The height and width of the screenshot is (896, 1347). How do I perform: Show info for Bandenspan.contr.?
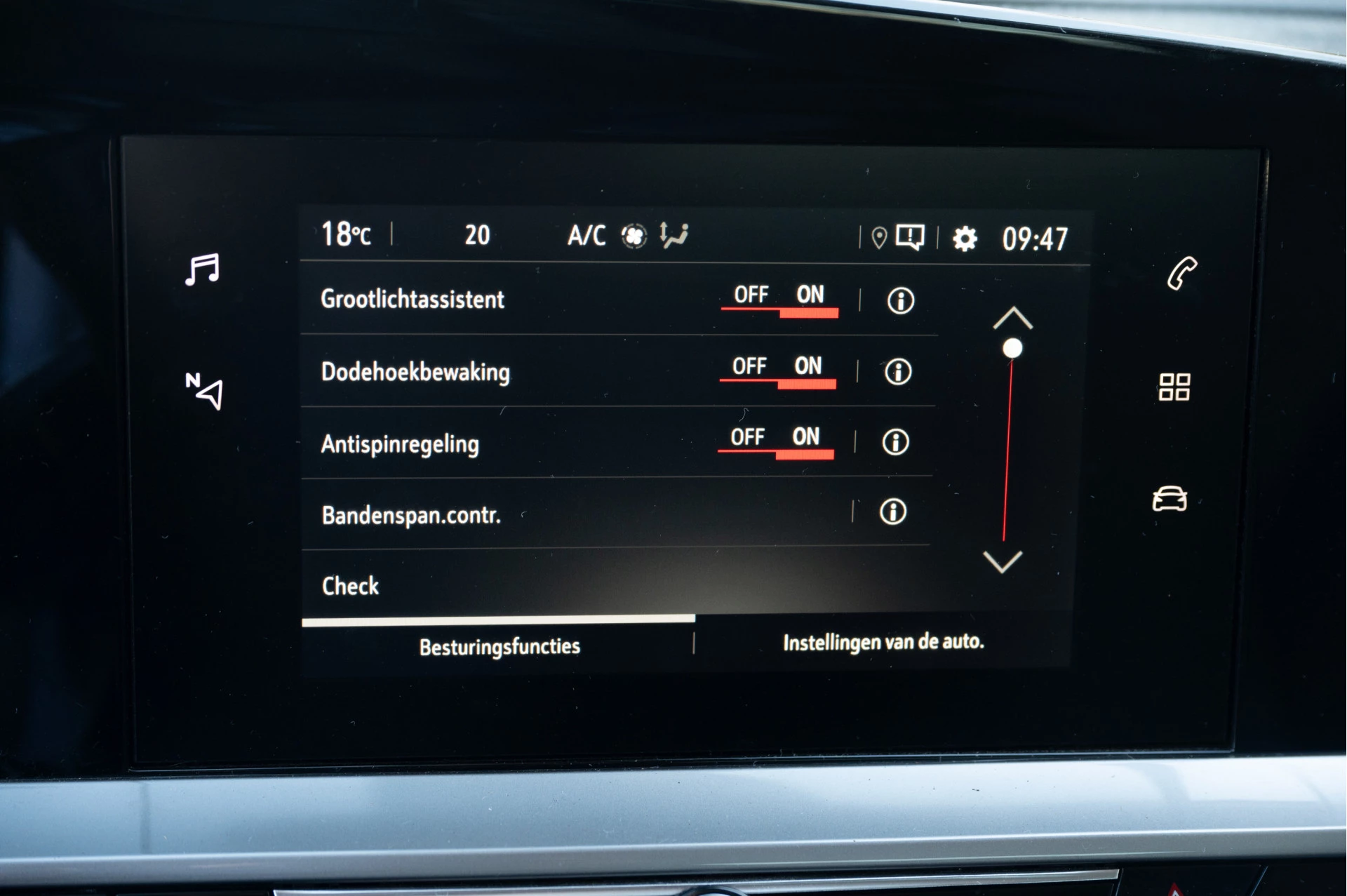pyautogui.click(x=892, y=514)
